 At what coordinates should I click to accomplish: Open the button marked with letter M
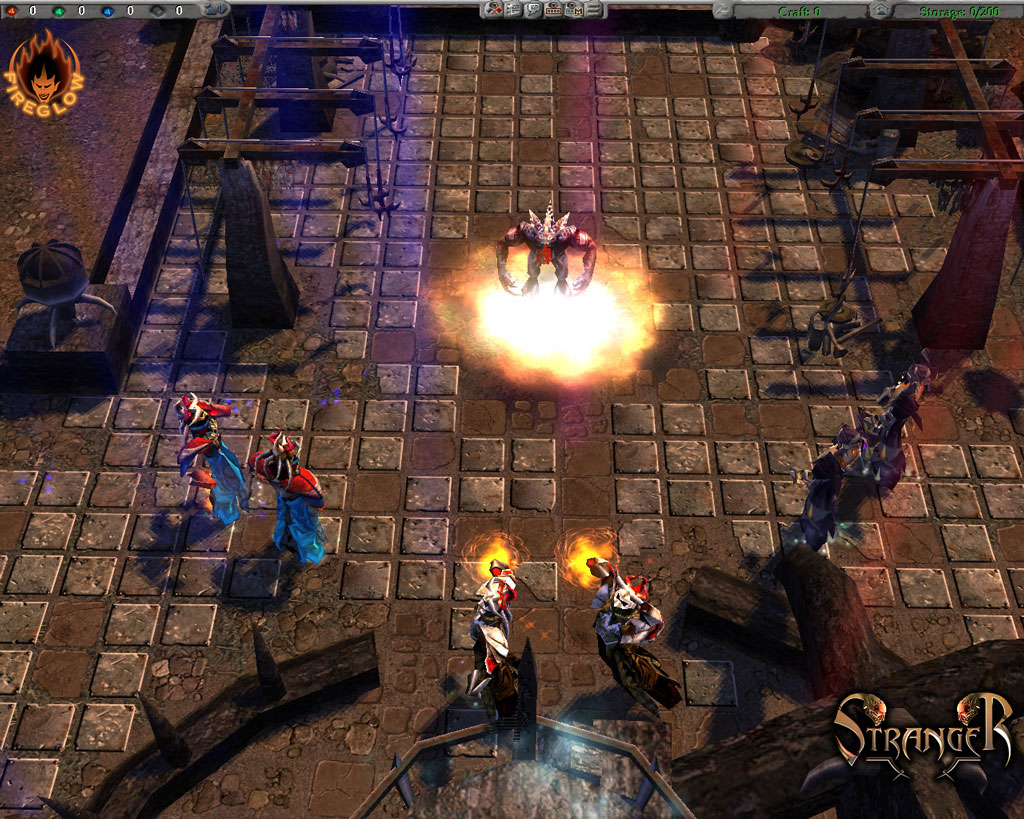coord(575,10)
